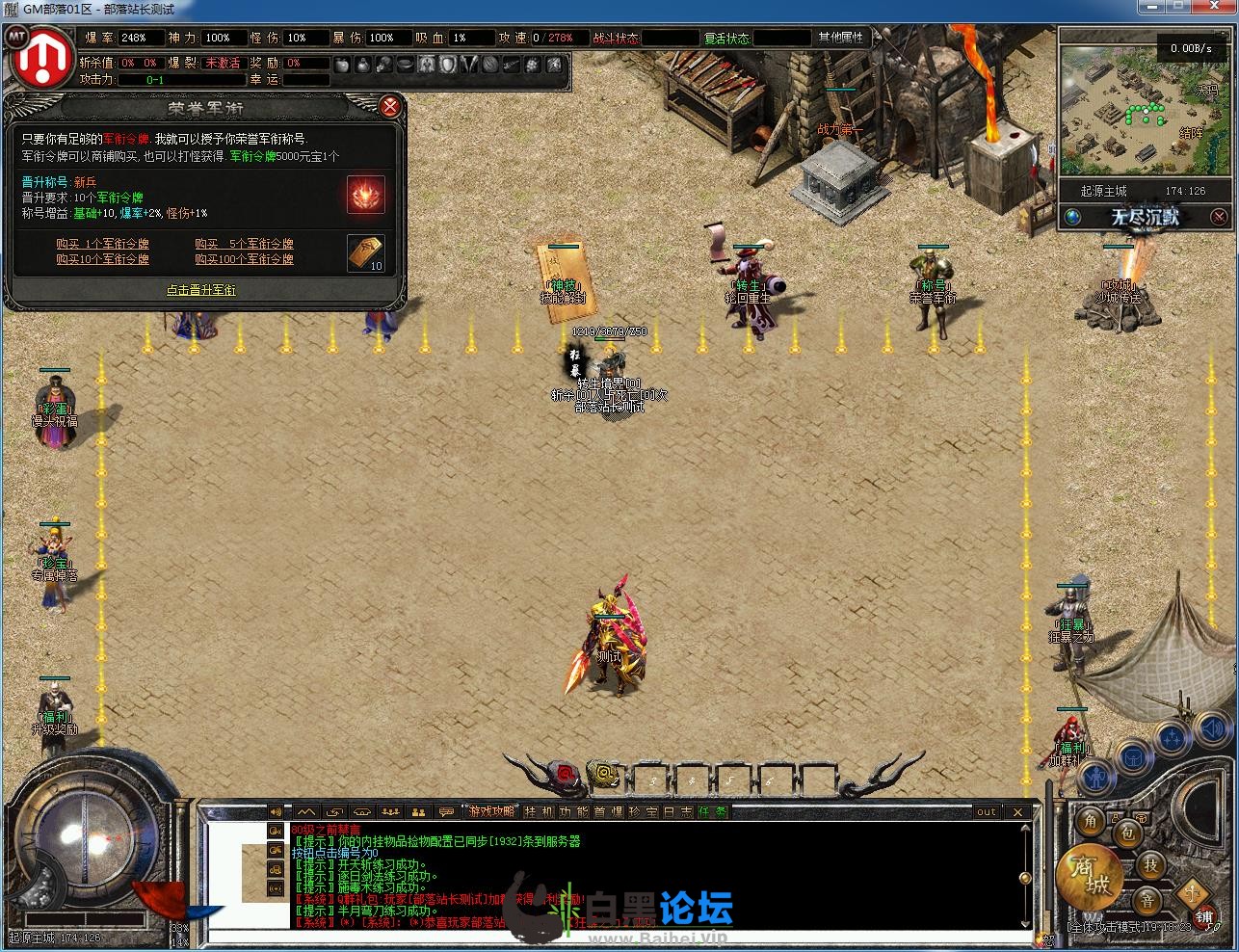The height and width of the screenshot is (952, 1239).
Task: Open the skills 技 button
Action: [1150, 865]
